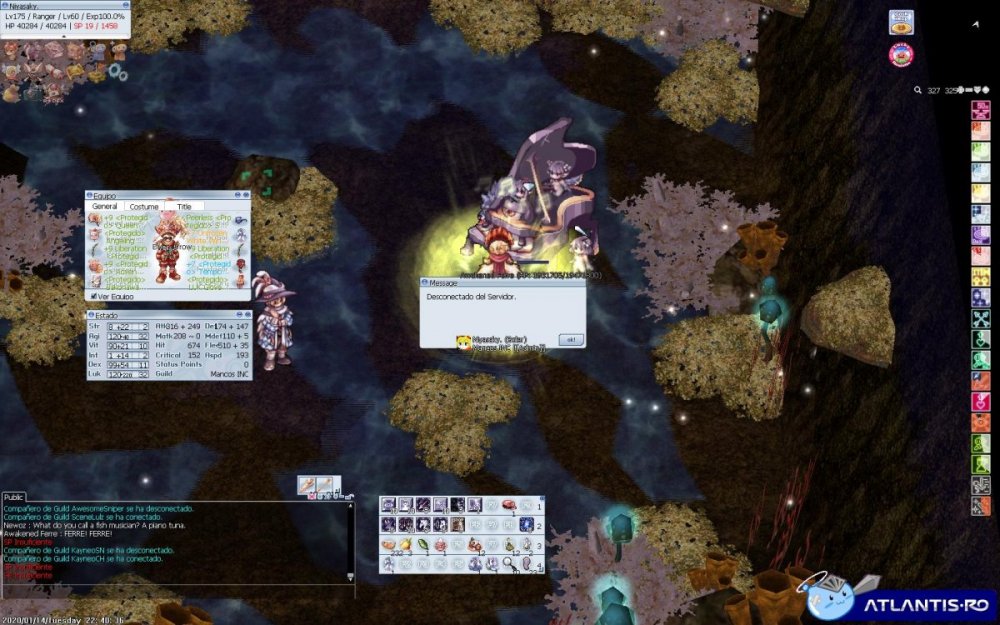Switch to the Costume equipment tab
Image resolution: width=1000 pixels, height=625 pixels.
pos(144,206)
